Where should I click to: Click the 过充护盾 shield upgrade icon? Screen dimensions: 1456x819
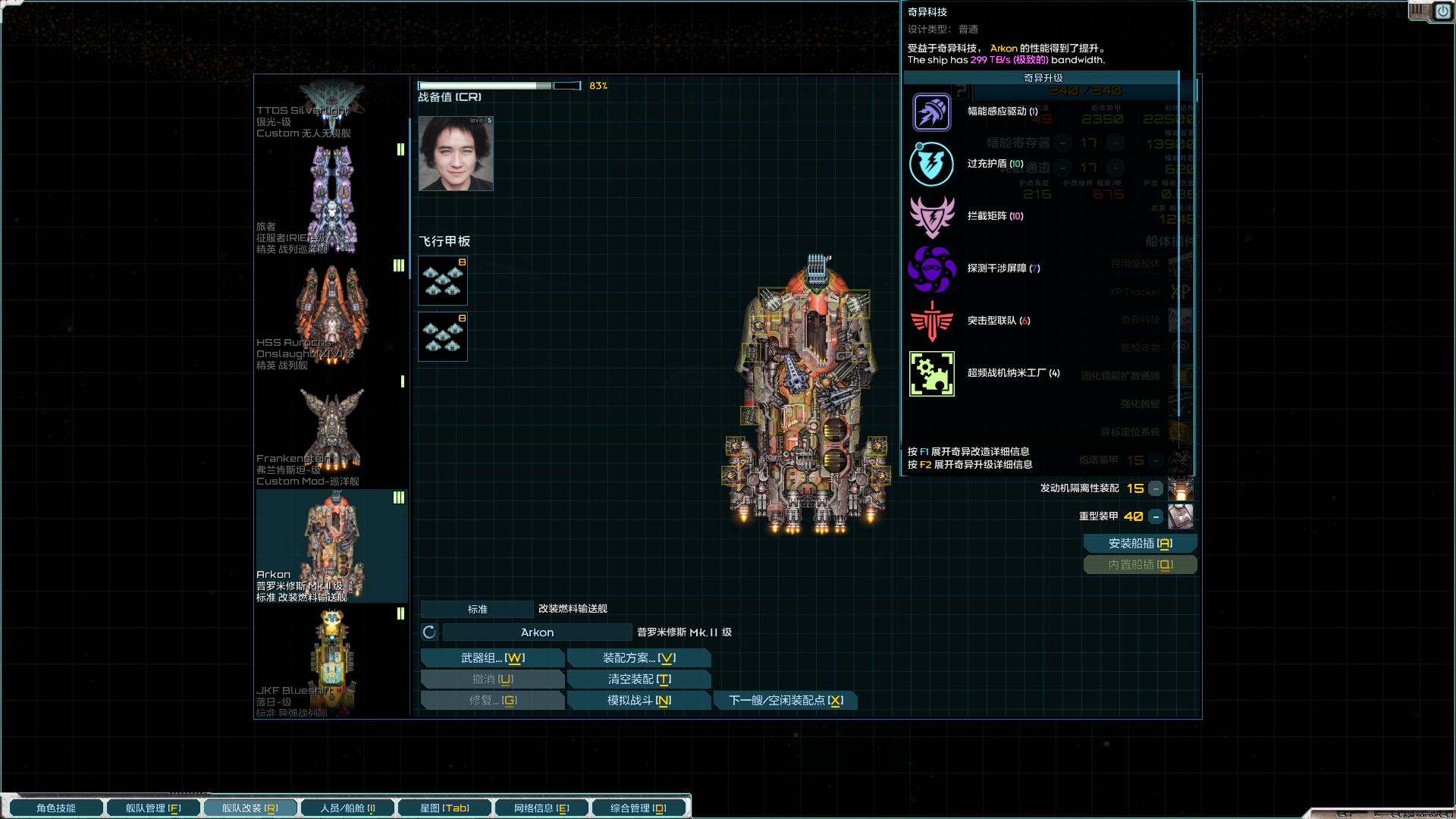coord(931,165)
